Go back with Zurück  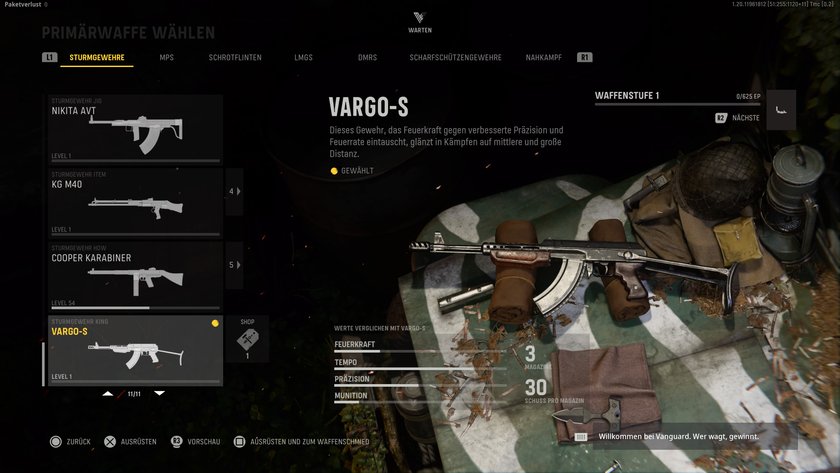(71, 441)
